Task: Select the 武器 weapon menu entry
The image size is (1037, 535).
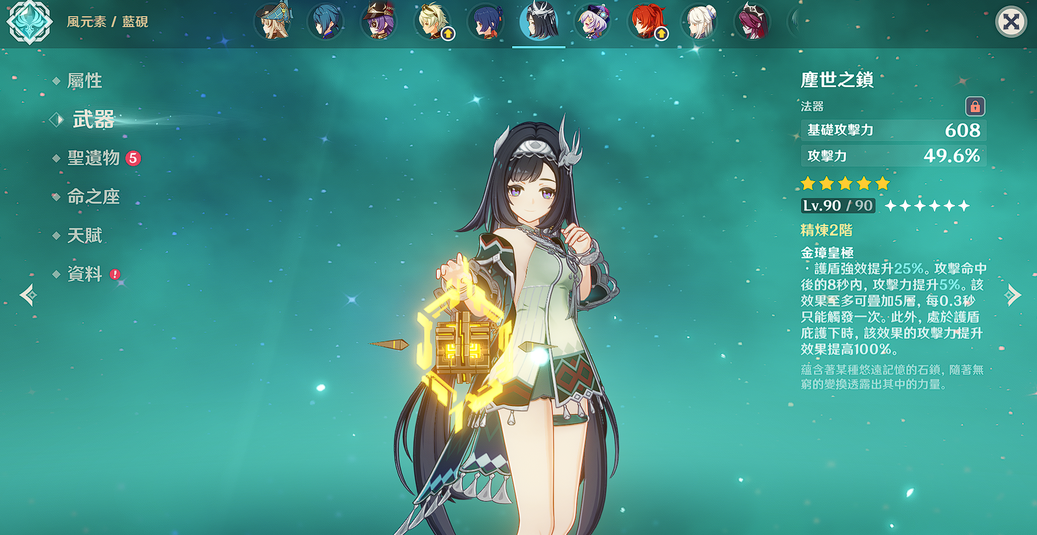Action: pos(93,120)
